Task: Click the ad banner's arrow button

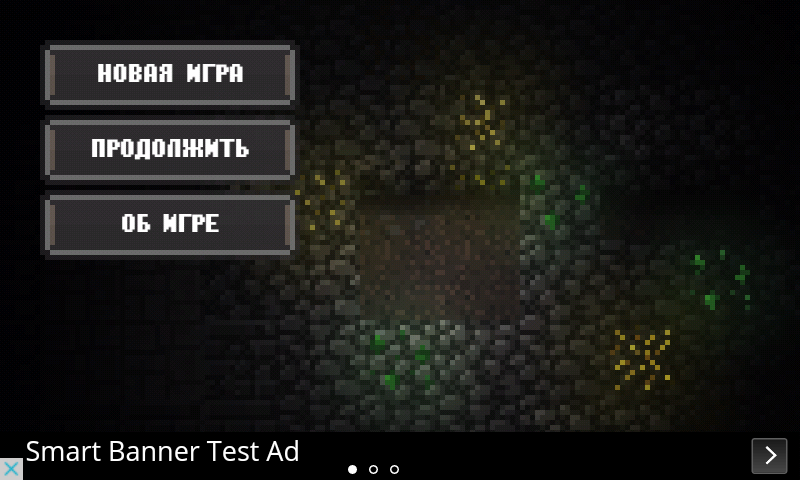Action: [x=769, y=455]
